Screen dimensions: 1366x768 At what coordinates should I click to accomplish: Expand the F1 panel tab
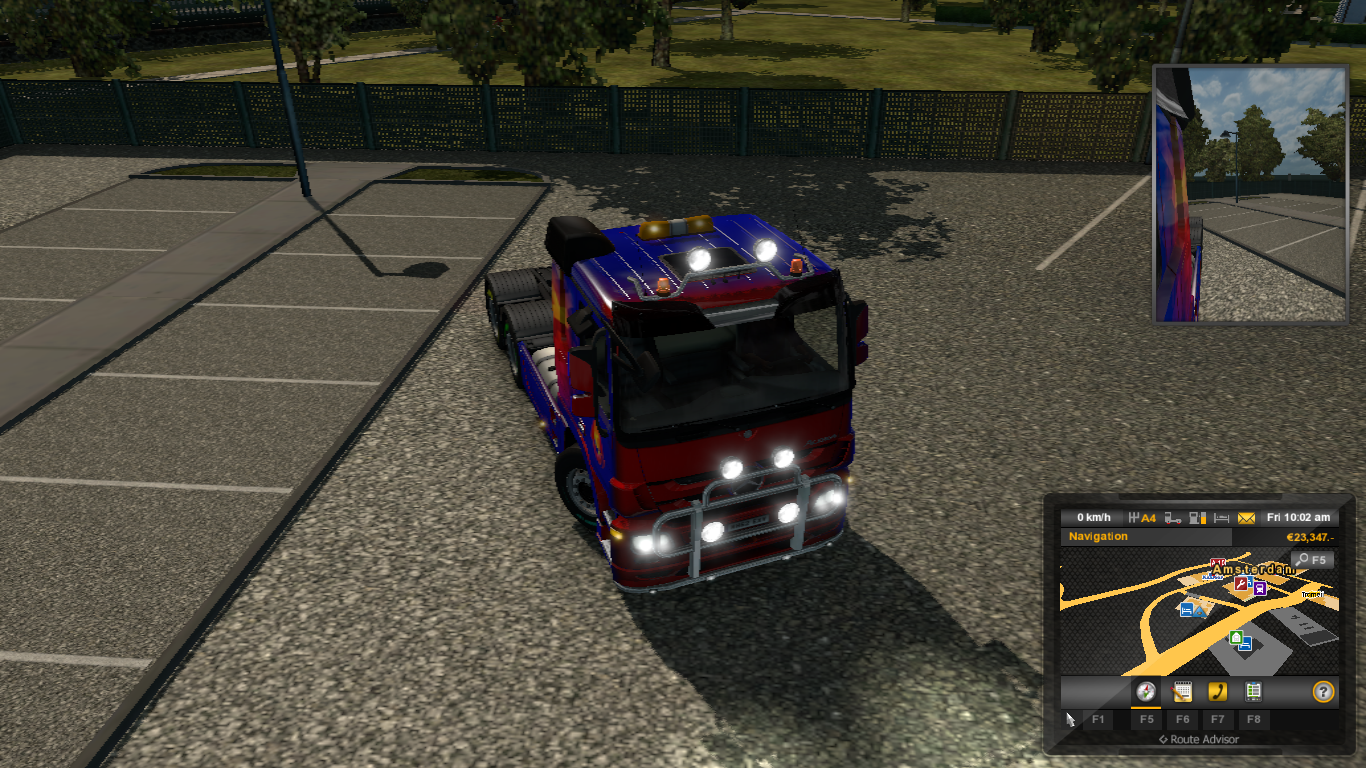point(1098,720)
